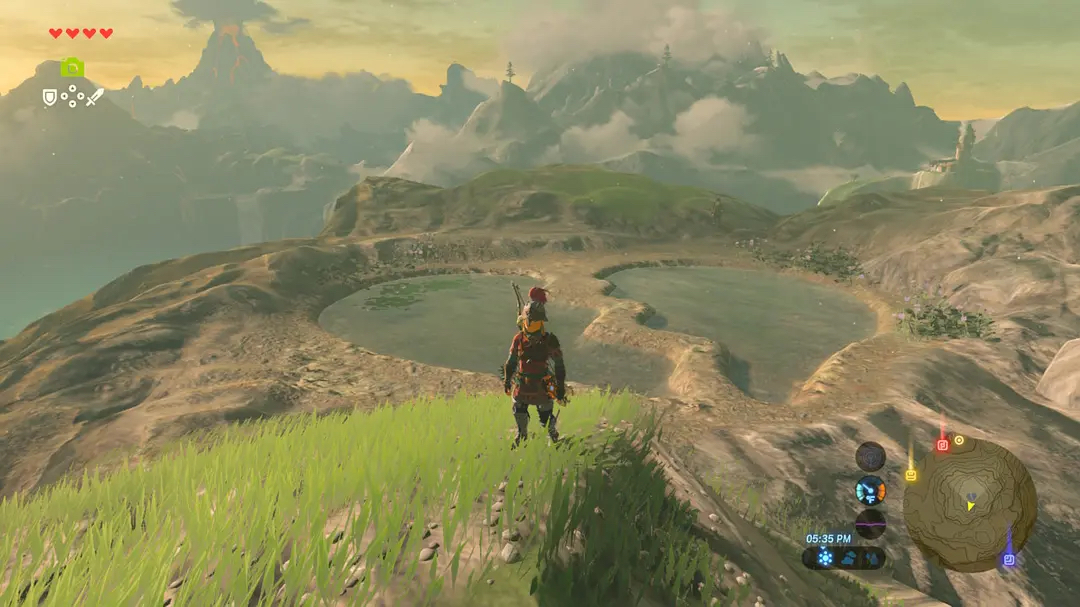Select the sword weapon icon
Screen dimensions: 1080x607
click(95, 97)
